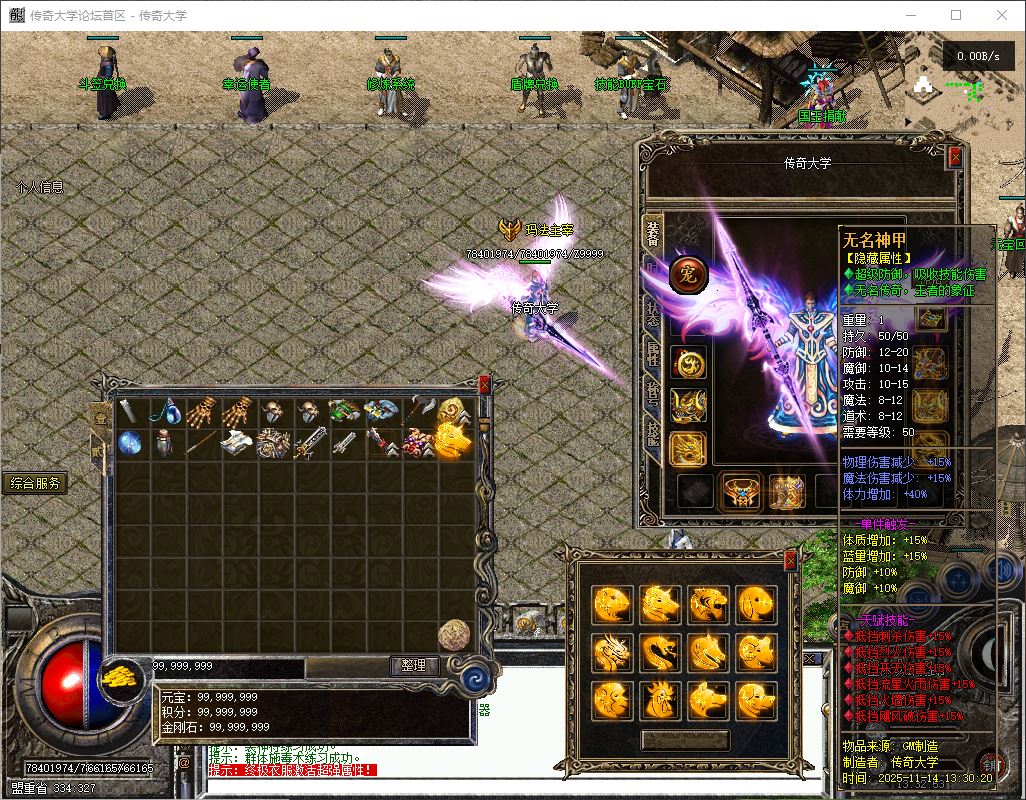Close the inventory bag window
Viewport: 1026px width, 800px height.
click(485, 385)
